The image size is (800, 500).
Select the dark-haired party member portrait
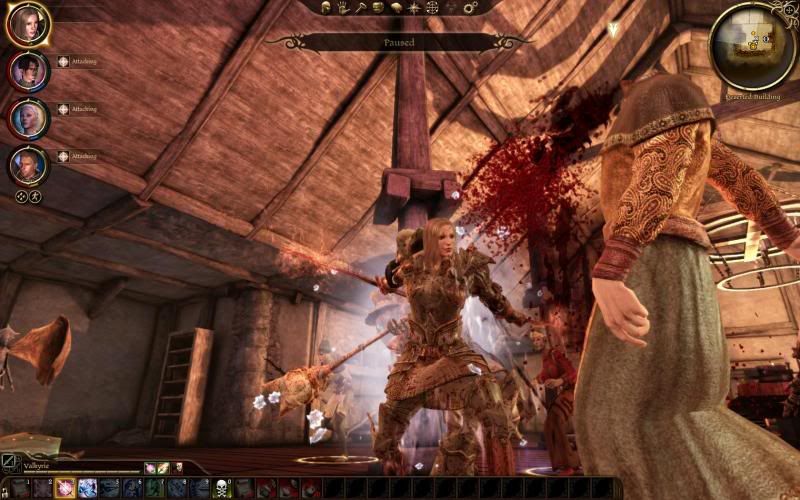[28, 71]
